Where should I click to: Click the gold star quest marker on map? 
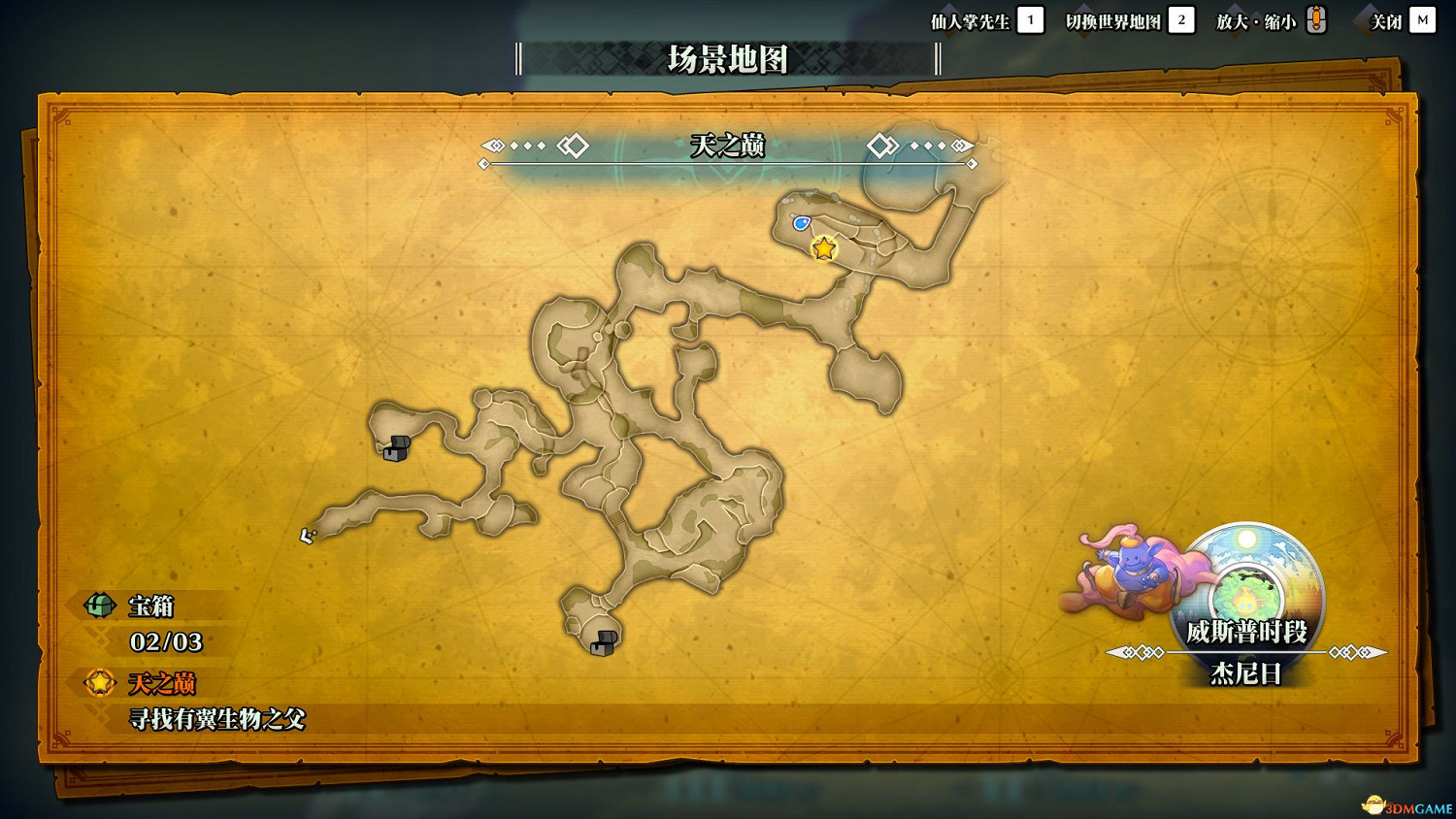coord(824,249)
